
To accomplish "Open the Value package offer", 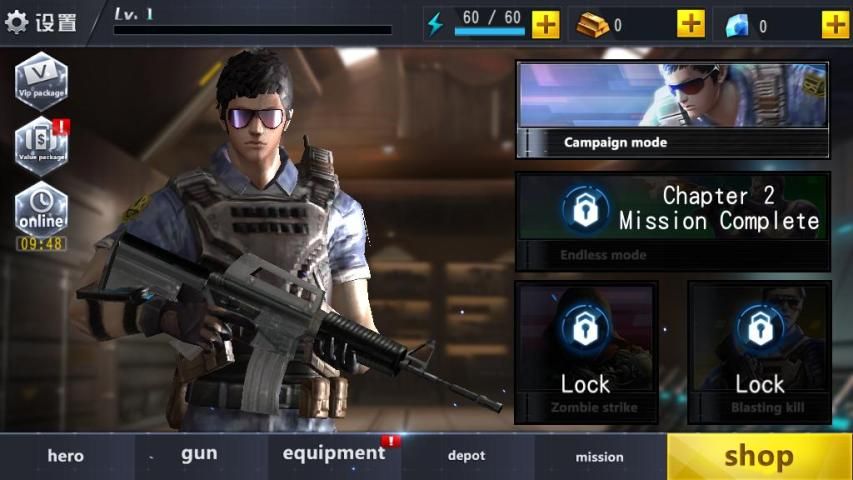I will [41, 145].
